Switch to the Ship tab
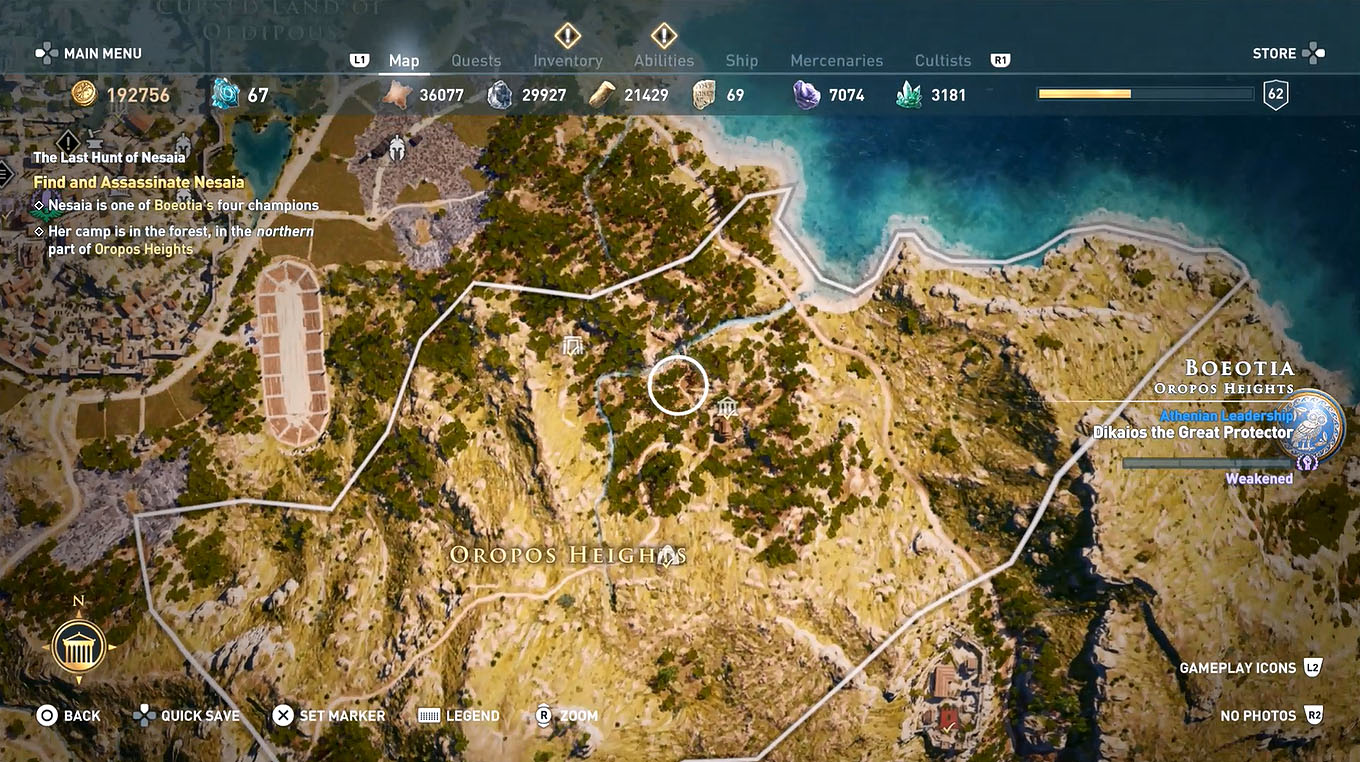The height and width of the screenshot is (762, 1360). 742,60
